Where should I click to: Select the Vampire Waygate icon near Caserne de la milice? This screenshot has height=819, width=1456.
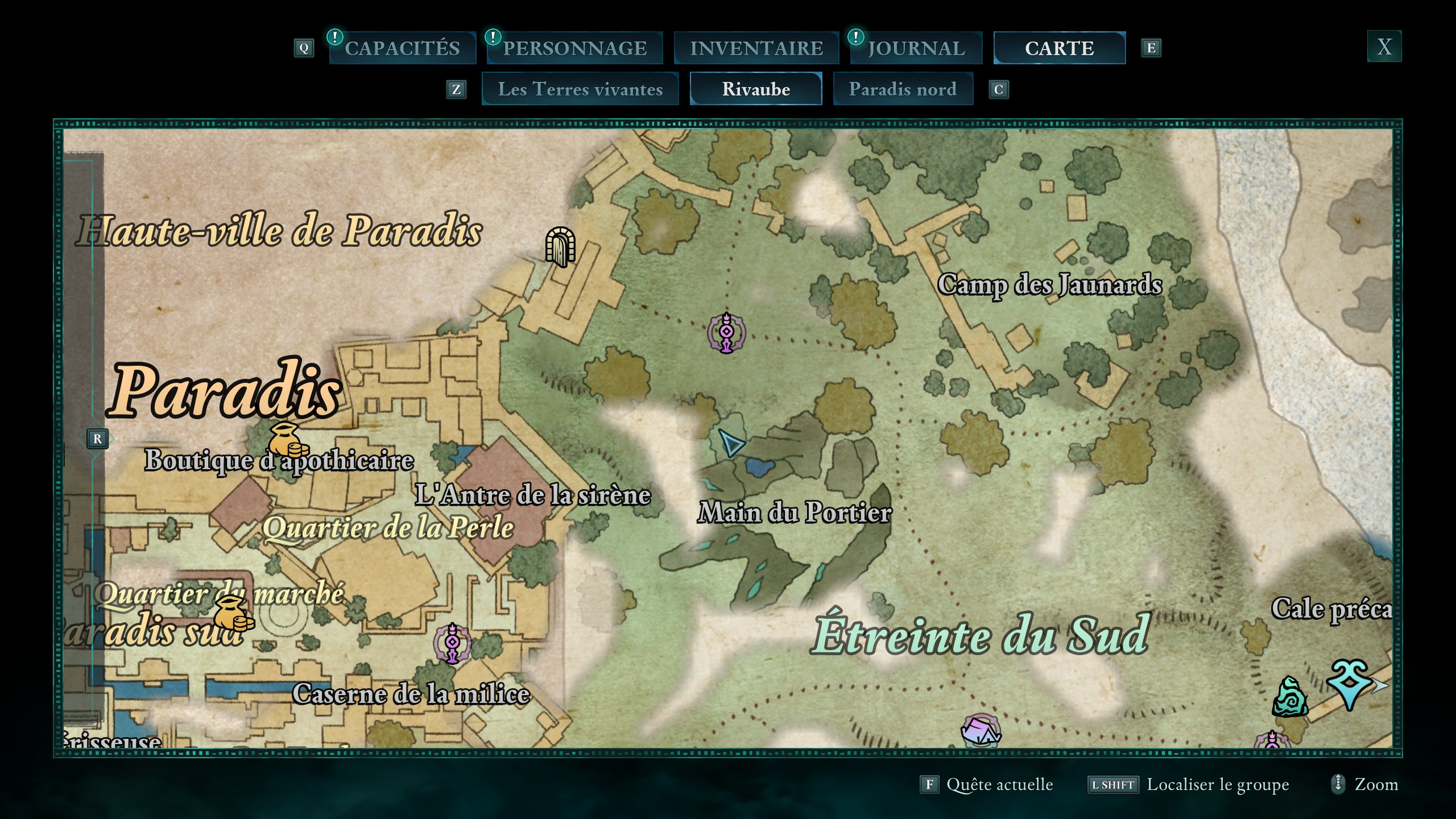click(x=452, y=643)
